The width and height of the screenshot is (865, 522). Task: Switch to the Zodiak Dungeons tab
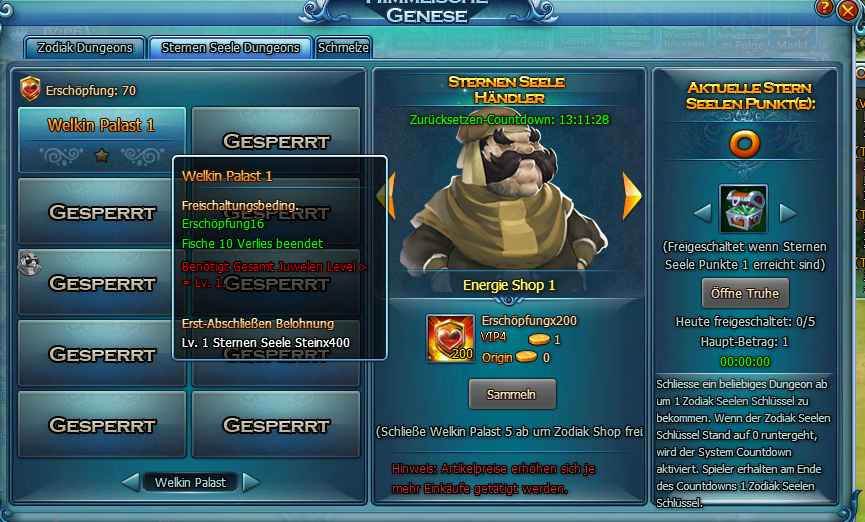84,47
